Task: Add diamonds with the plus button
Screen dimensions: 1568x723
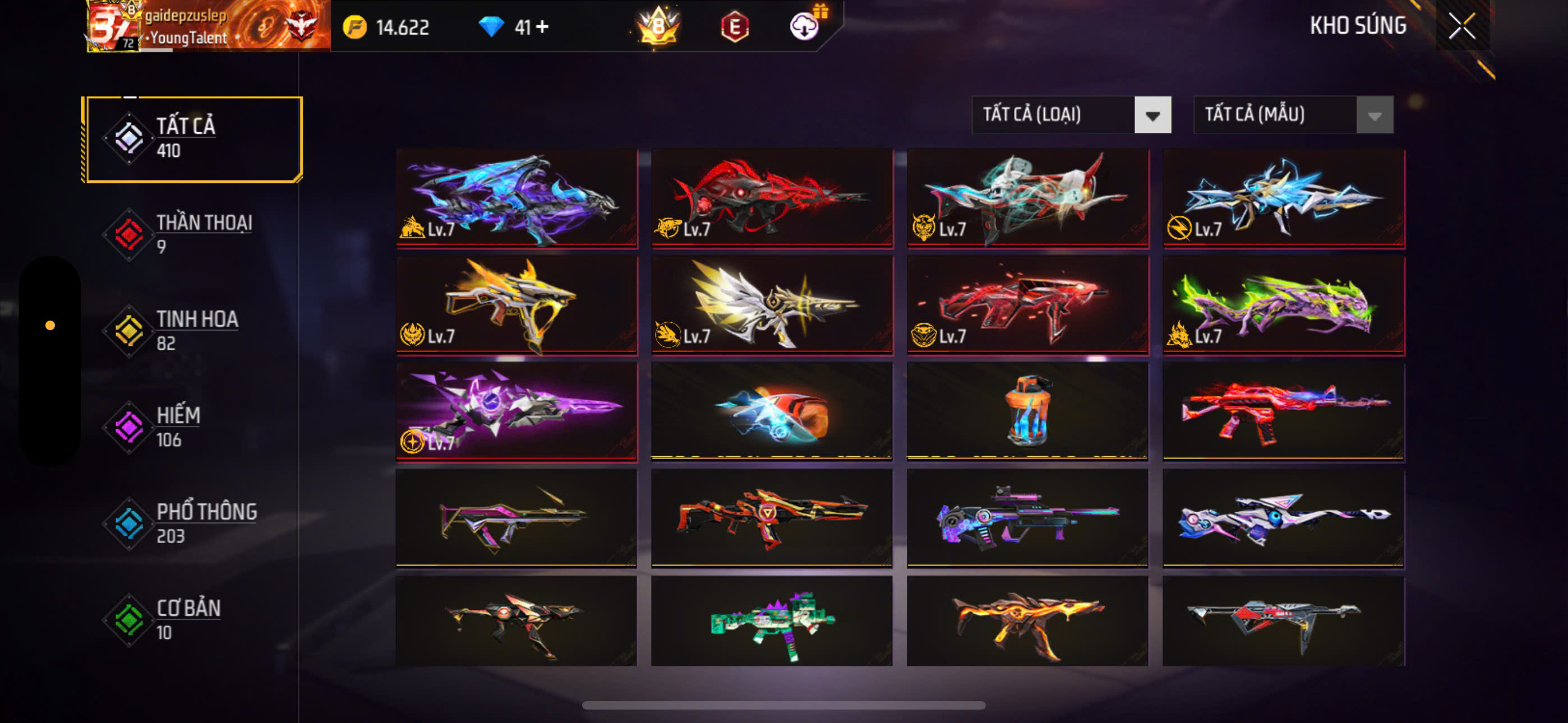Action: click(542, 27)
